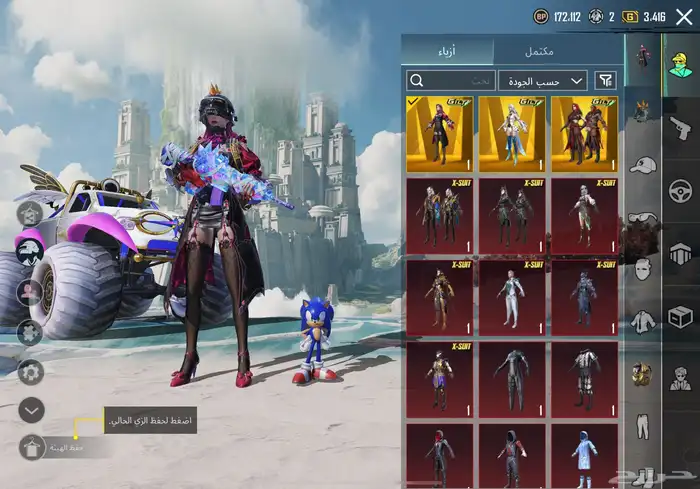Open the steering wheel vehicles category
The image size is (700, 489).
681,190
